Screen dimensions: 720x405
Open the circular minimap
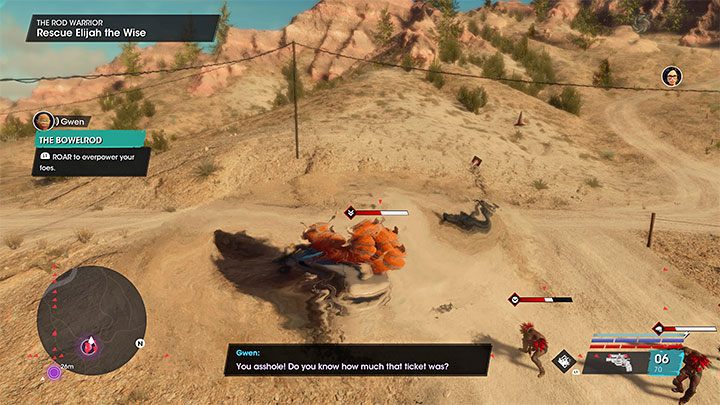tap(91, 320)
